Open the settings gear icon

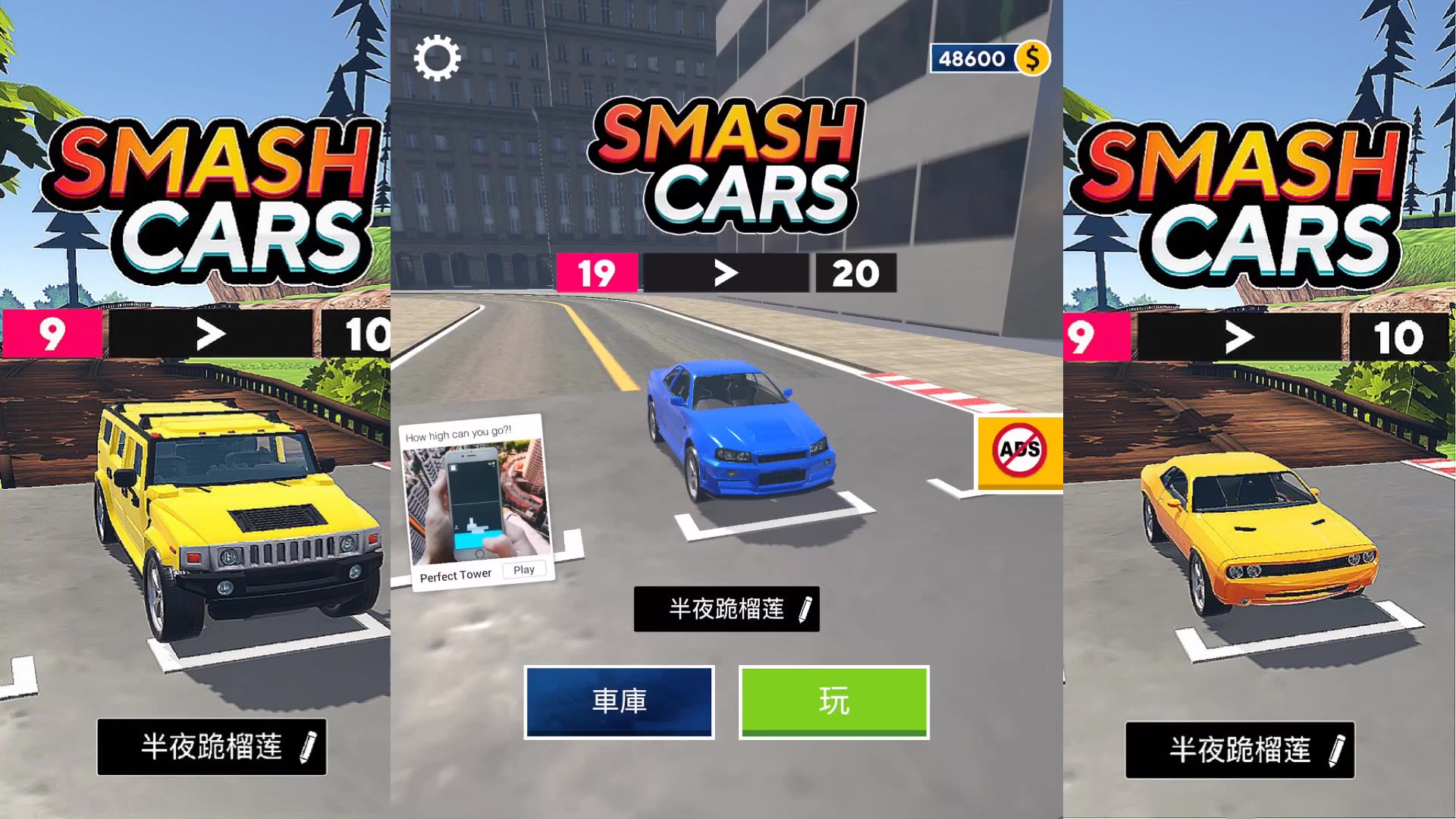coord(437,58)
